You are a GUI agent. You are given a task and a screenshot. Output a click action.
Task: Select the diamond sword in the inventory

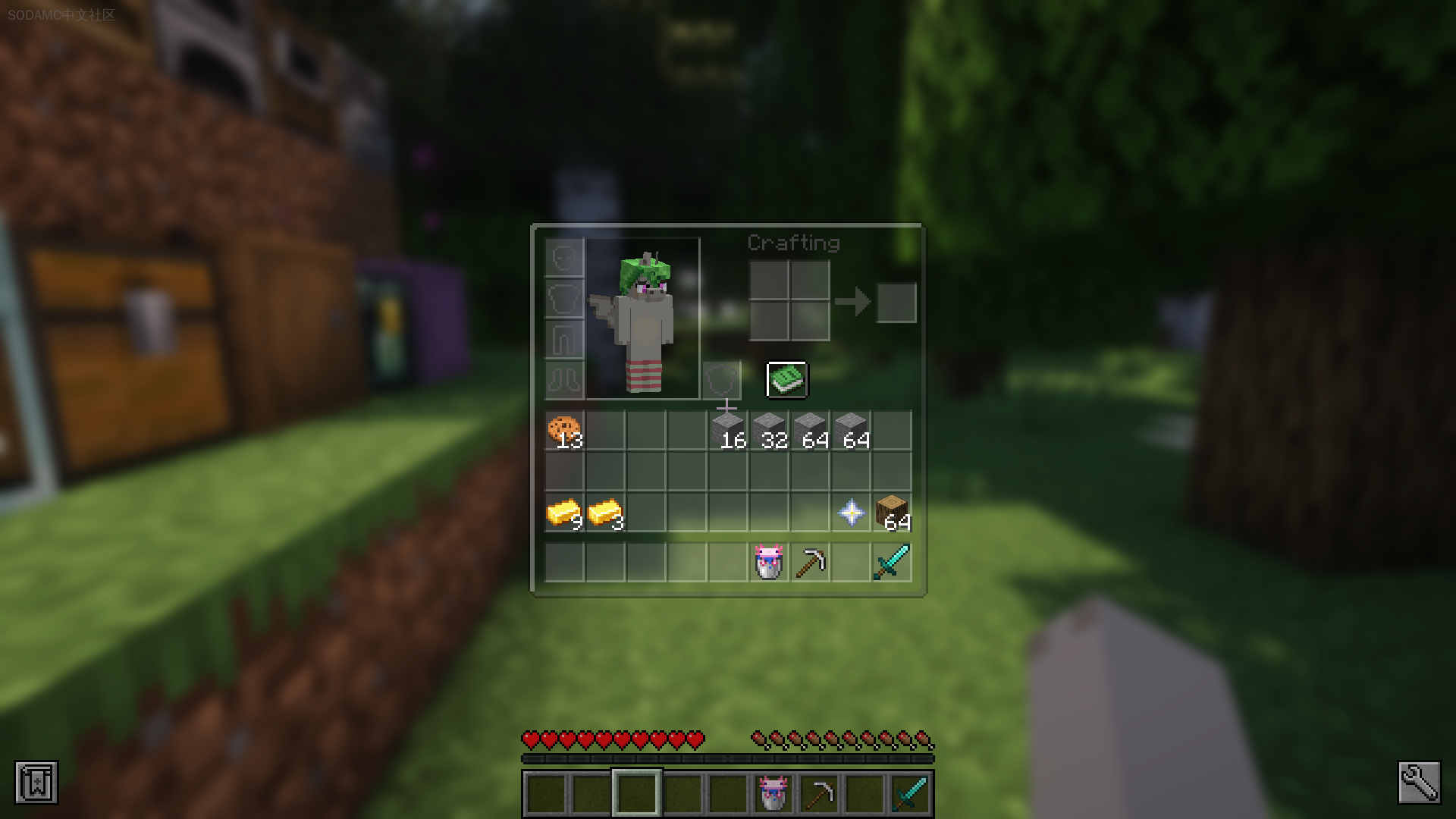(x=892, y=561)
